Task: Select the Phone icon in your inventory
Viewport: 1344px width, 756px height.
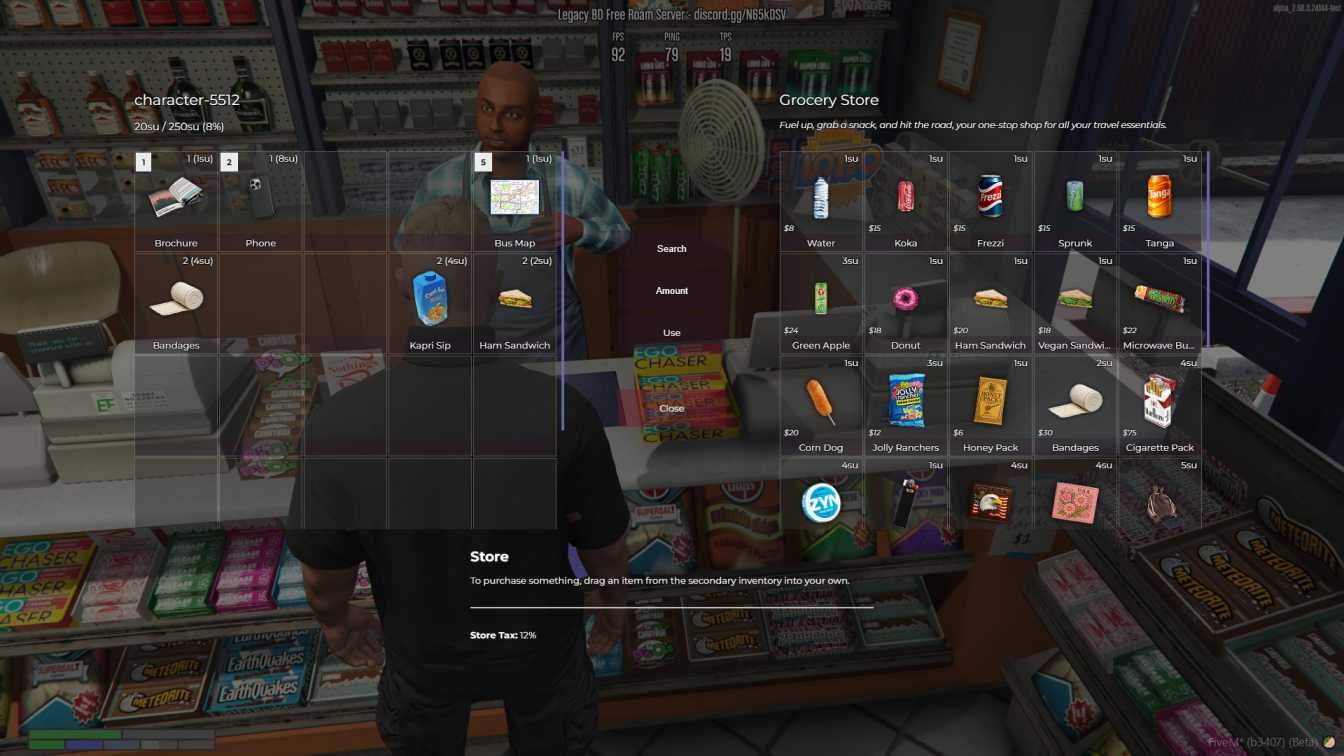Action: (260, 197)
